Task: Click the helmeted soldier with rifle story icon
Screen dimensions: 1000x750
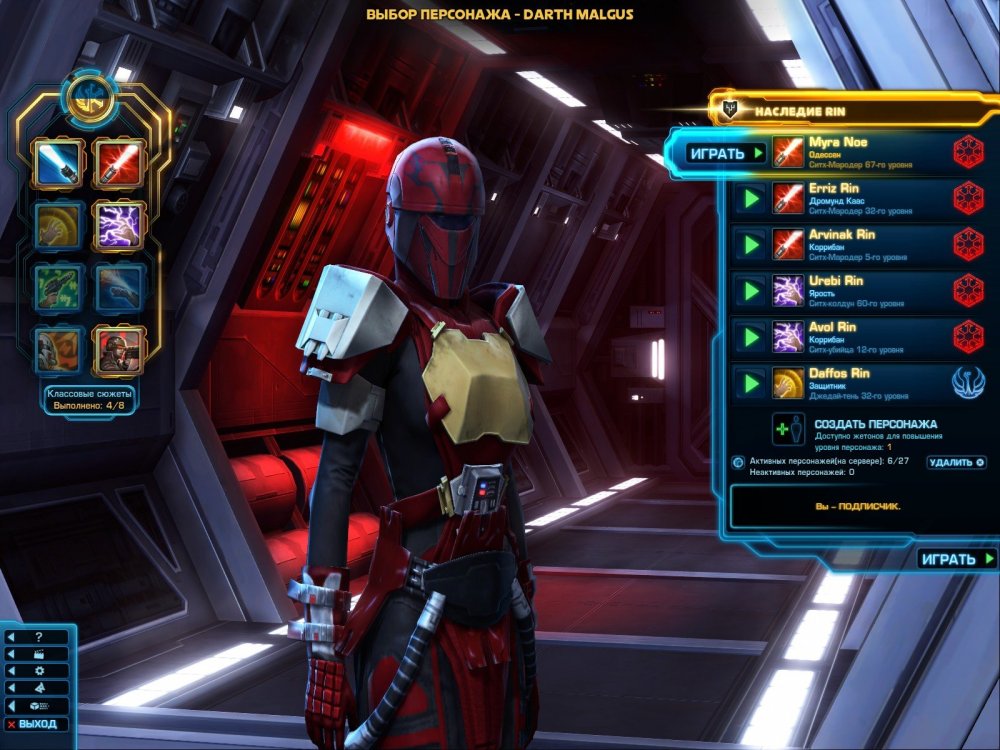Action: (119, 349)
